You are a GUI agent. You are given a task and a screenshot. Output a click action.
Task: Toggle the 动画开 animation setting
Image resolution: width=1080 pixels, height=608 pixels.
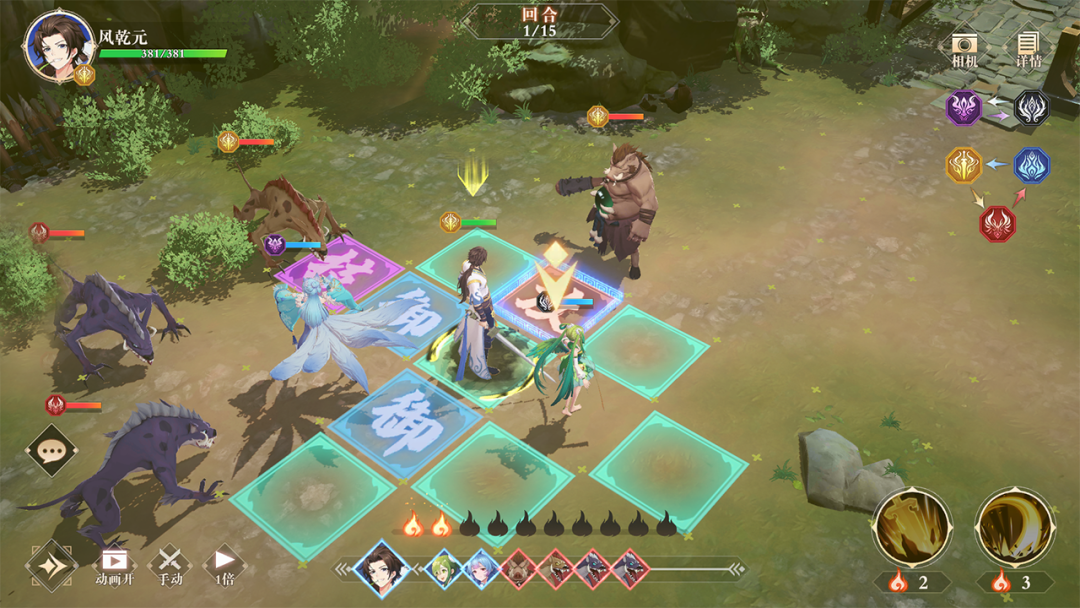(x=114, y=566)
